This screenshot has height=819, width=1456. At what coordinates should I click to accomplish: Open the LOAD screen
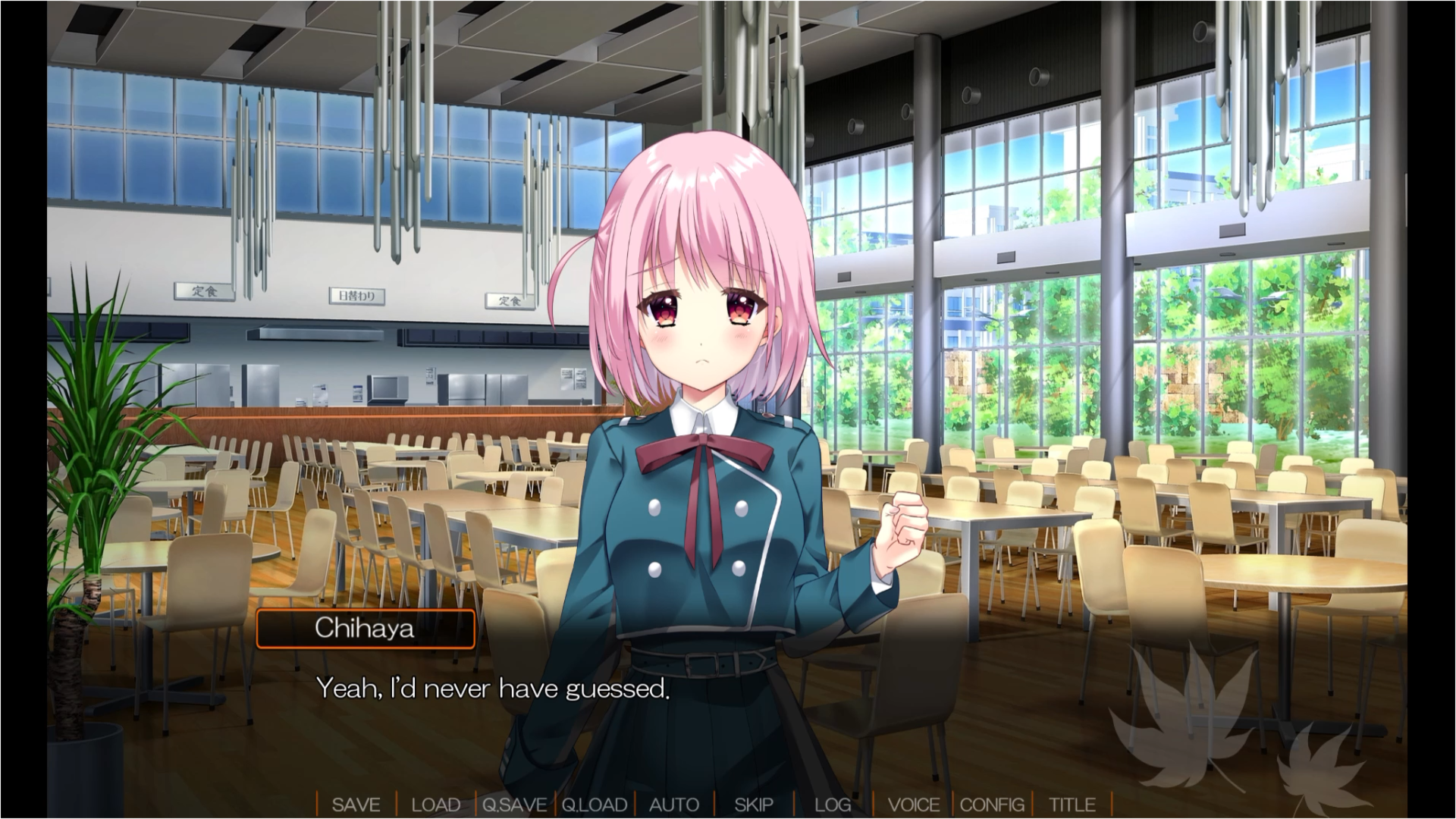(x=435, y=805)
